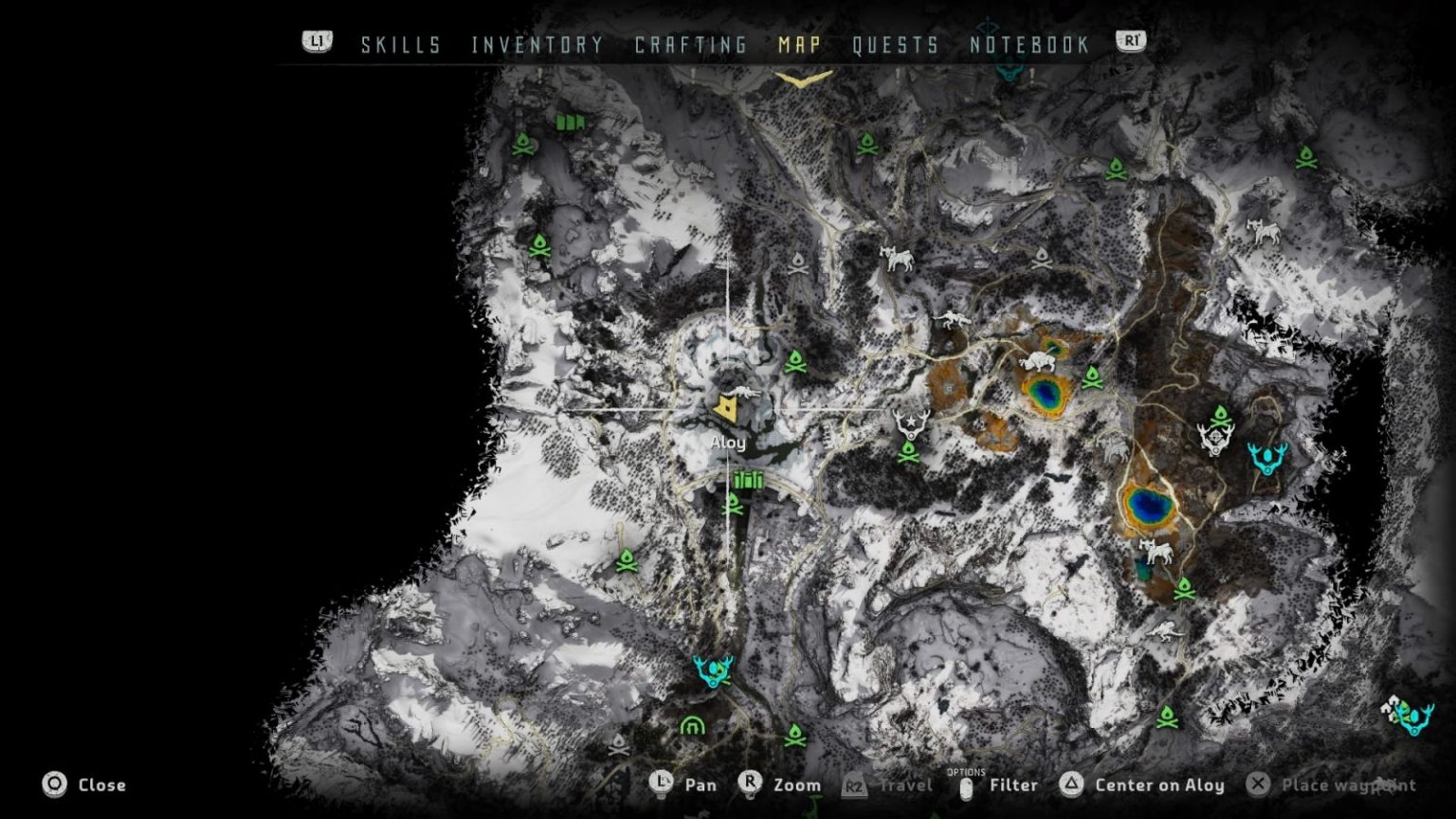Screen dimensions: 1456x819
Task: Click the merchant goods icon below Aloy
Action: [x=748, y=481]
